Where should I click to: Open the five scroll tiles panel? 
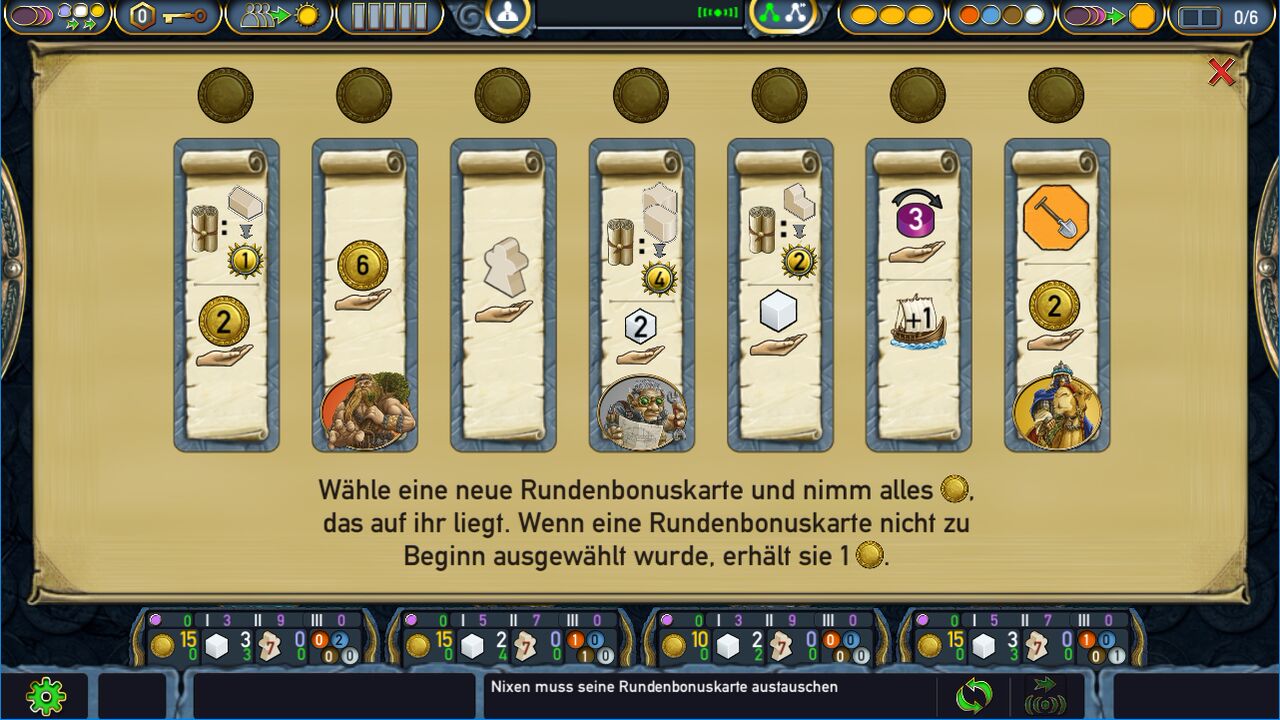point(389,16)
